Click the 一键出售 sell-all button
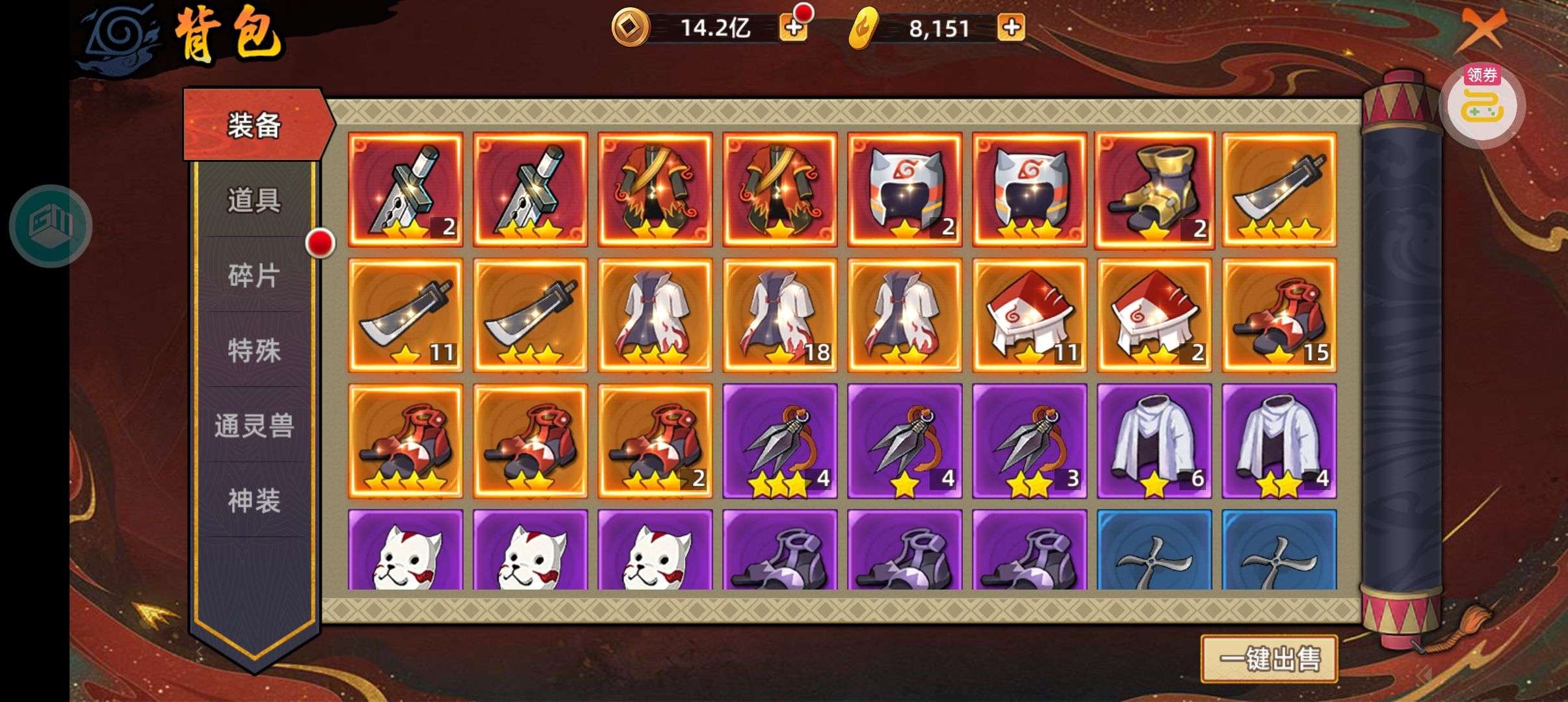This screenshot has width=1568, height=702. click(1268, 659)
